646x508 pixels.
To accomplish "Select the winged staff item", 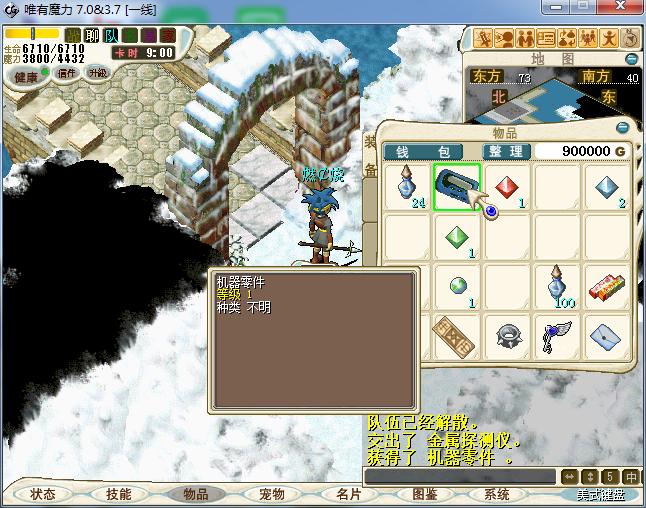I will click(x=557, y=334).
